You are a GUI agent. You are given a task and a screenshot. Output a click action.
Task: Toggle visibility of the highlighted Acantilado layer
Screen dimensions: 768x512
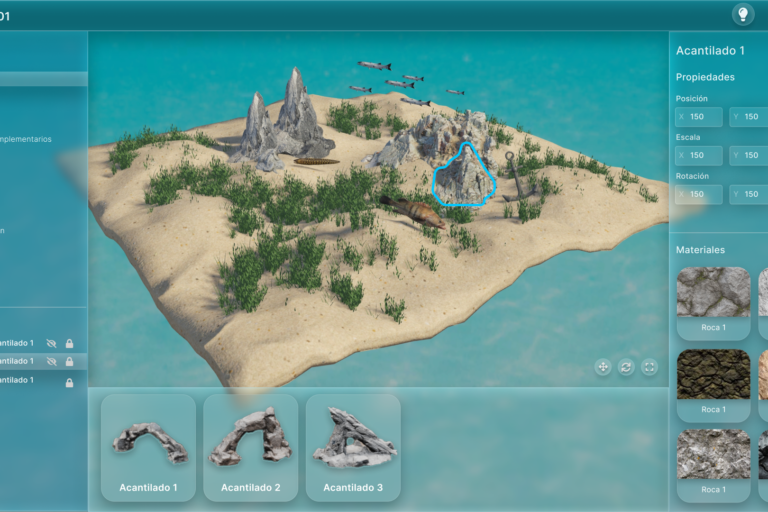pyautogui.click(x=51, y=361)
